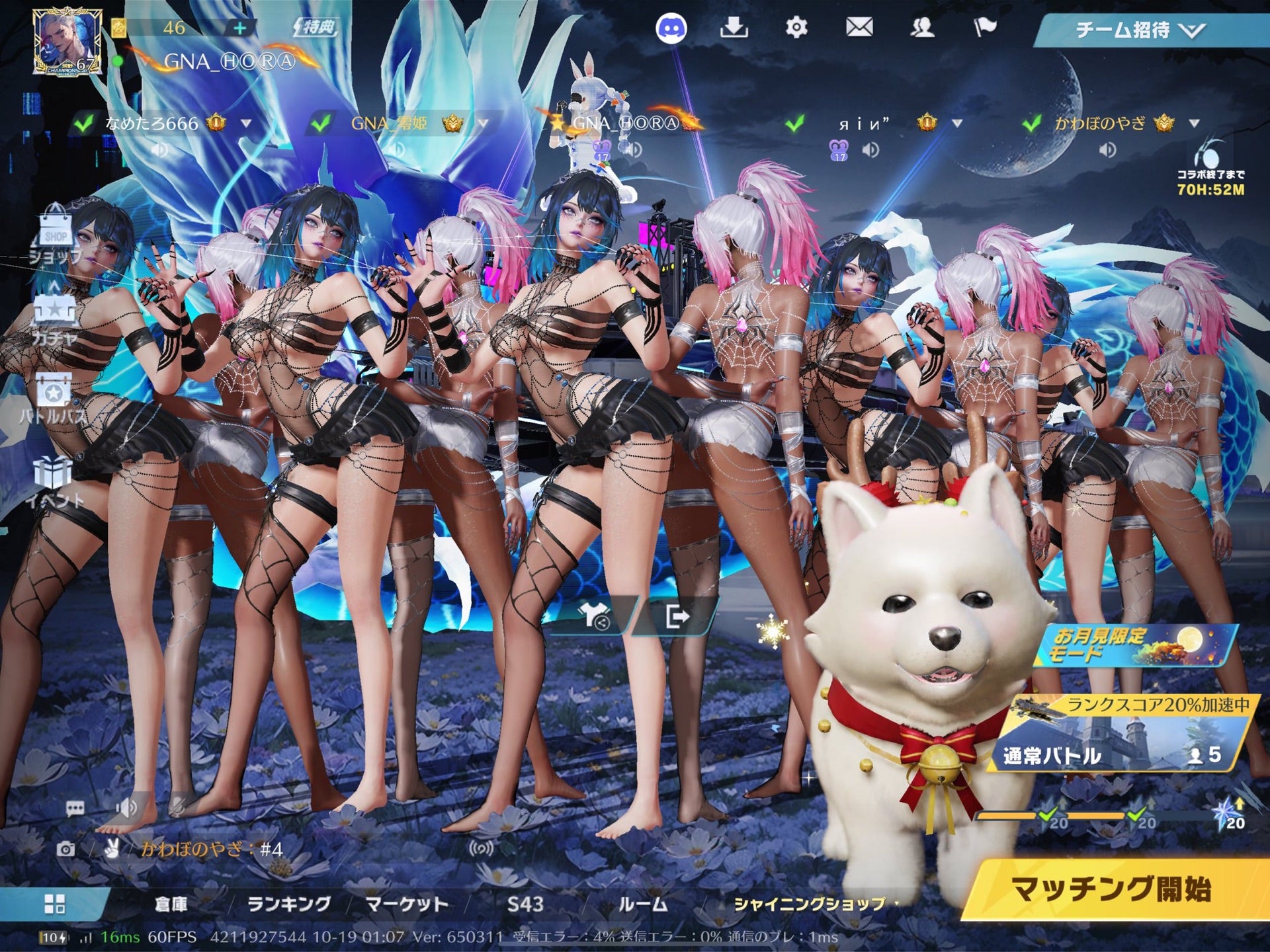Leave the team via the exit icon
The image size is (1270, 952).
676,617
